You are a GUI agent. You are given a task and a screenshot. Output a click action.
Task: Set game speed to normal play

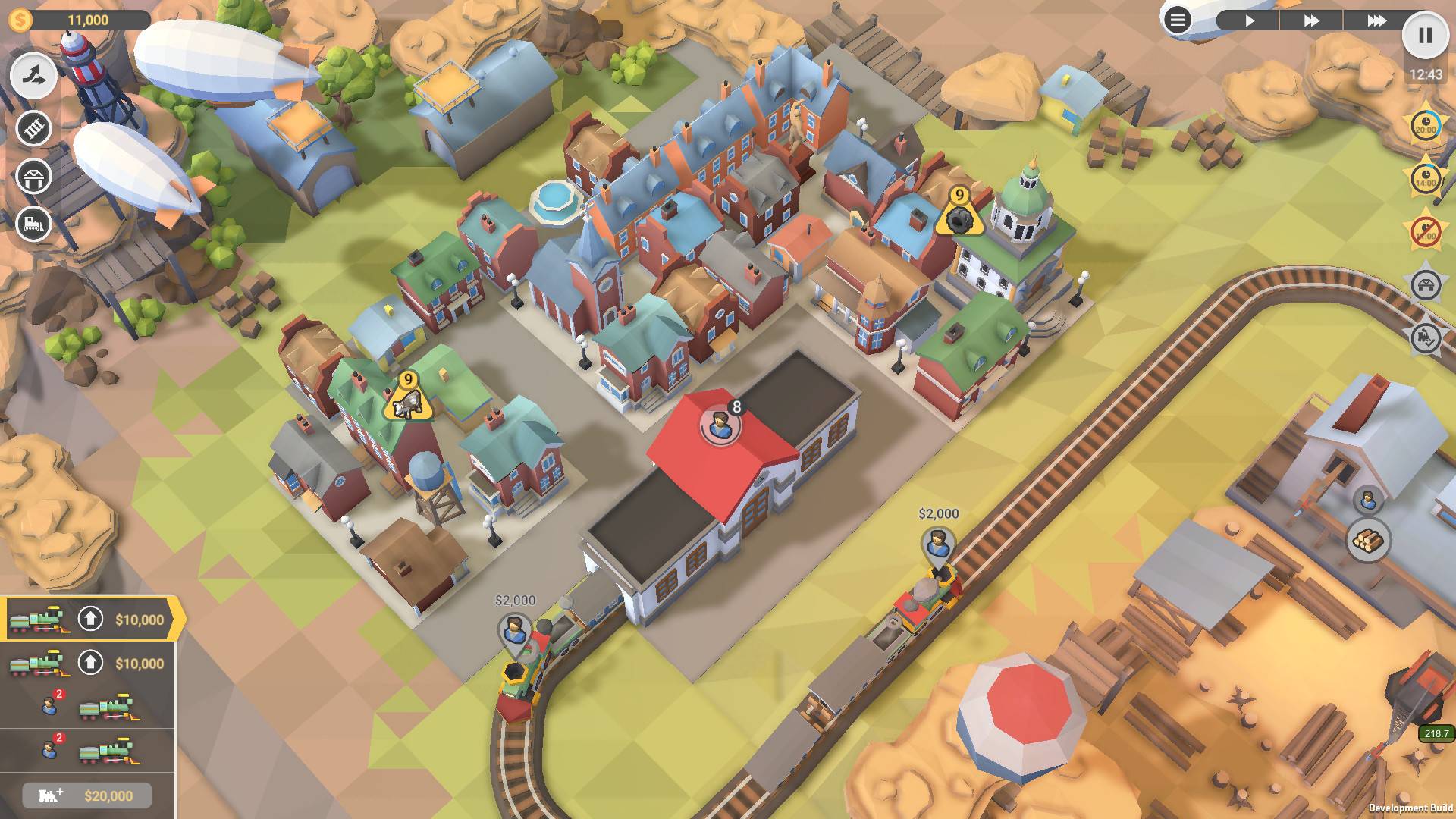point(1249,20)
